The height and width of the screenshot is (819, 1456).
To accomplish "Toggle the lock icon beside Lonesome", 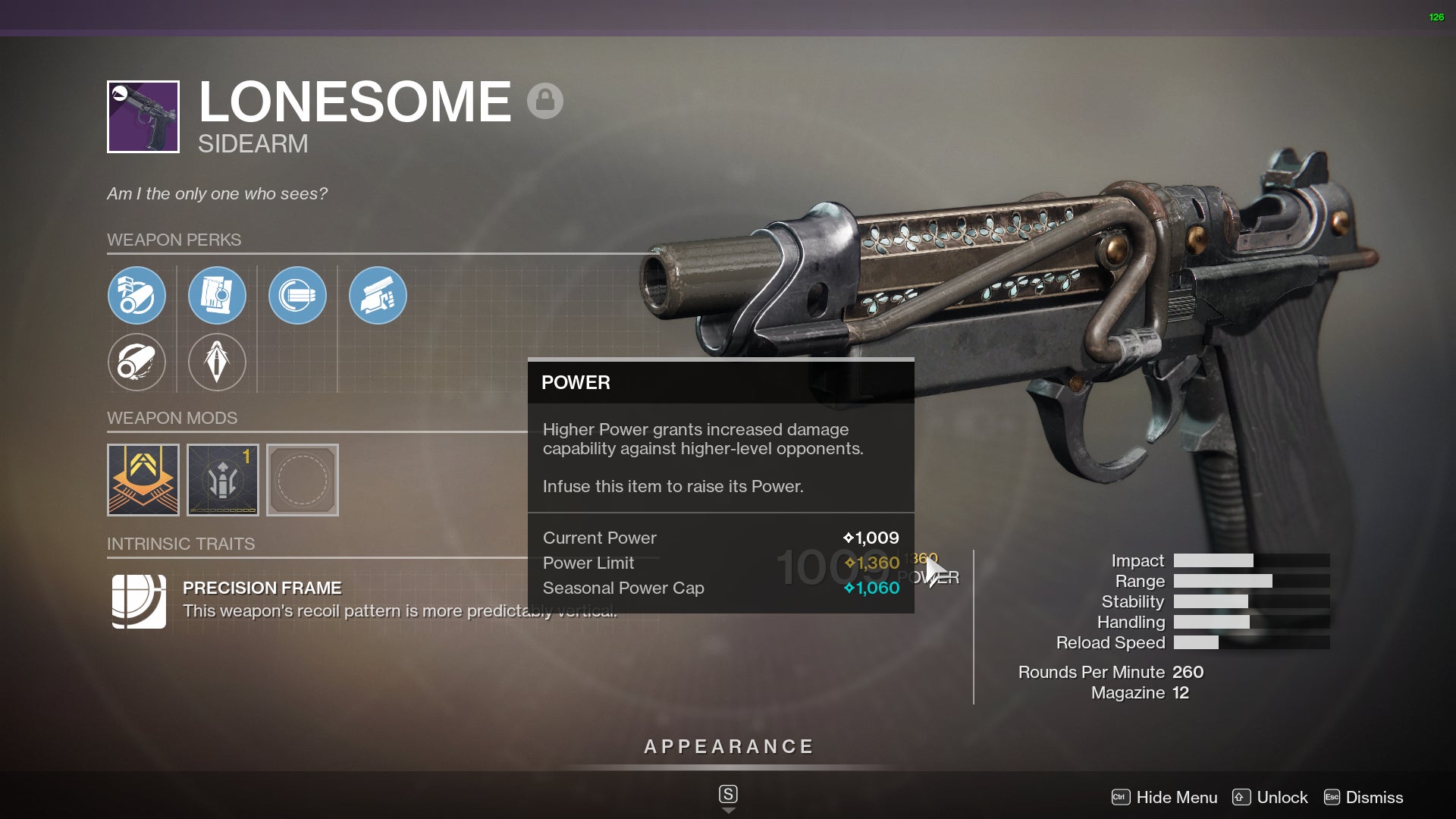I will [x=545, y=100].
